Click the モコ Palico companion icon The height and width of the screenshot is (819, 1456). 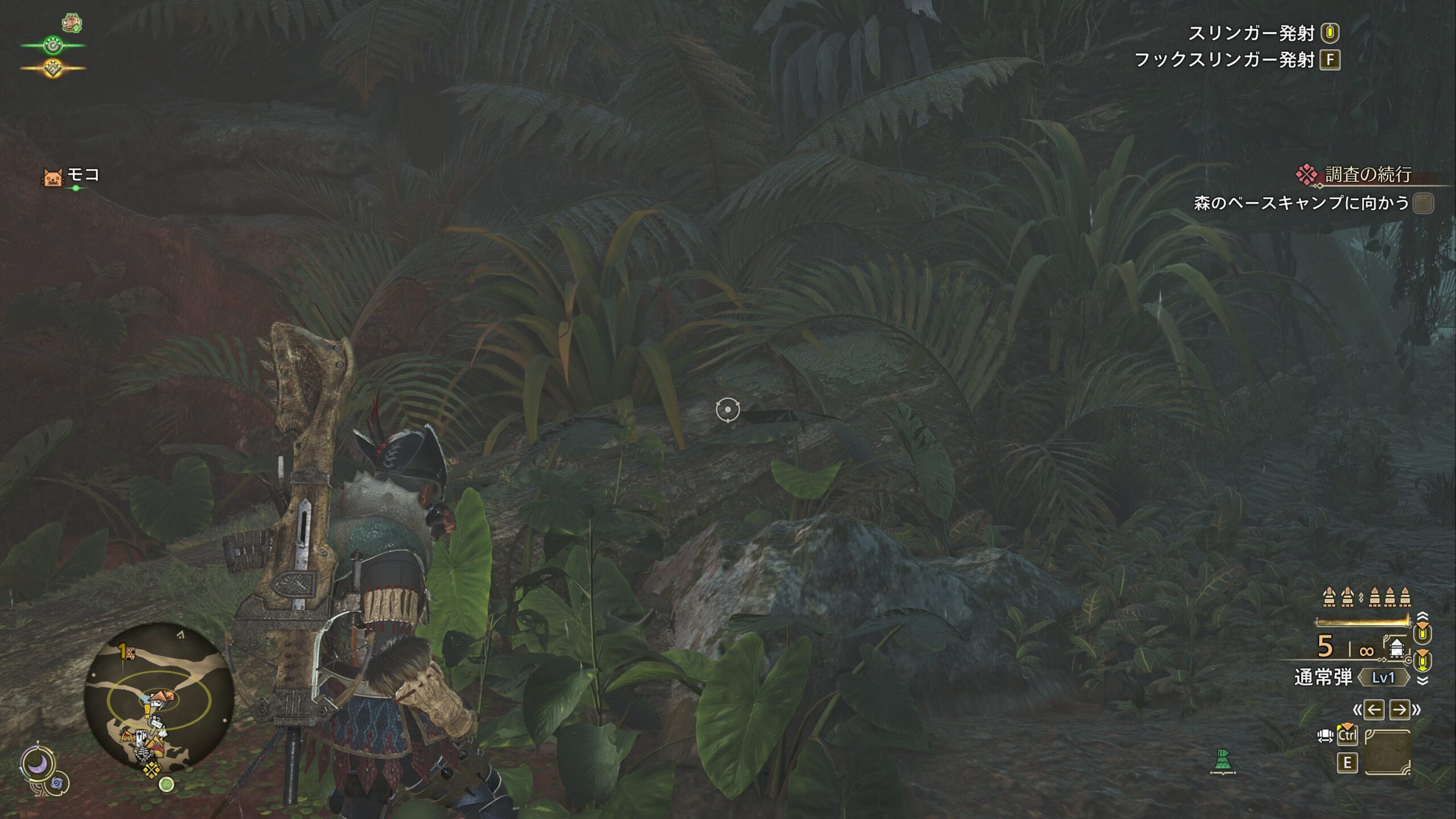tap(52, 177)
